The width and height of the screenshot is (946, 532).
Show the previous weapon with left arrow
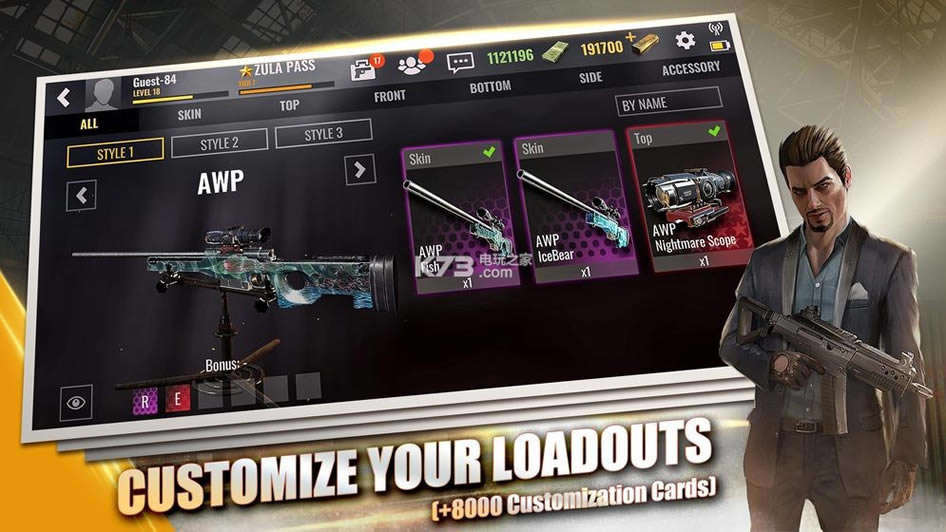coord(81,195)
